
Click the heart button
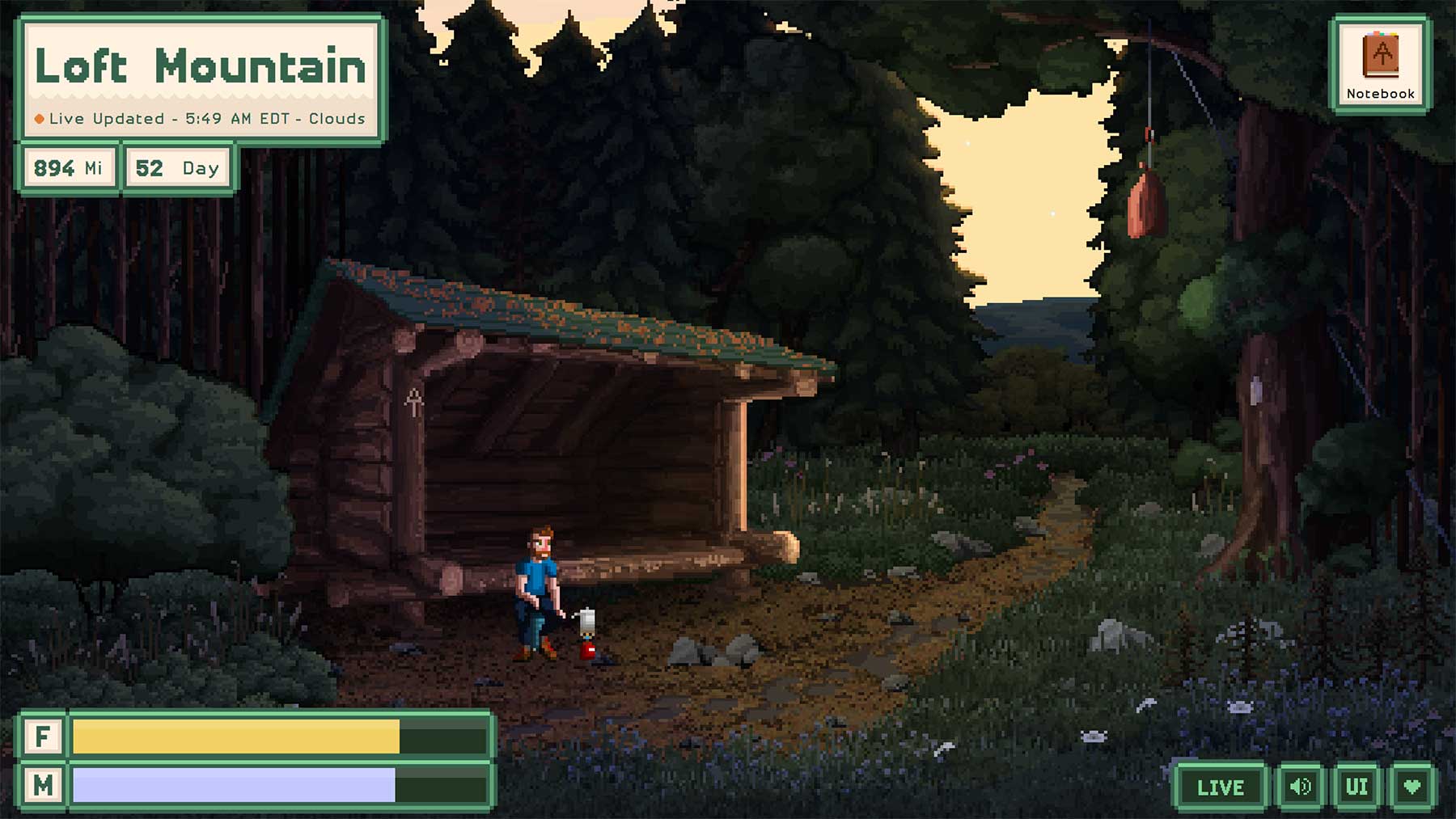click(1412, 787)
